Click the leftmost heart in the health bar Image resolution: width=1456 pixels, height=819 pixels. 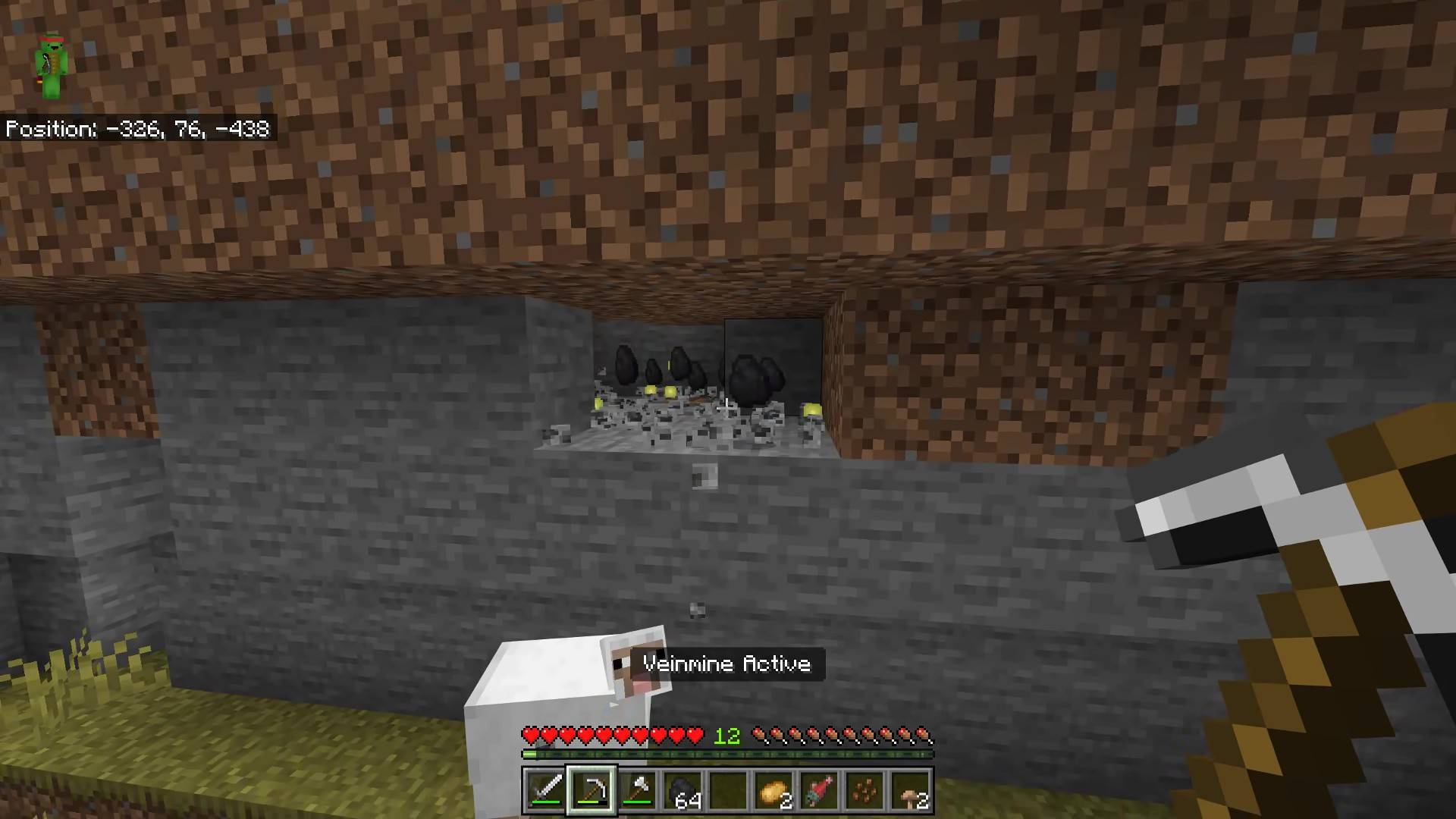coord(531,735)
